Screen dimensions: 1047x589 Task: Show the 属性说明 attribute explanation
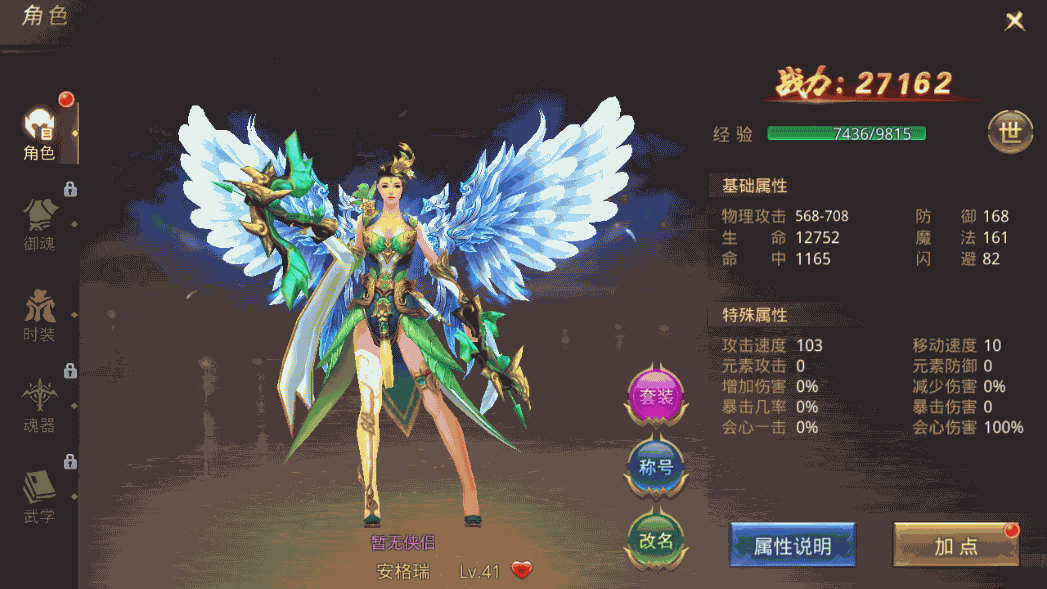pyautogui.click(x=792, y=546)
